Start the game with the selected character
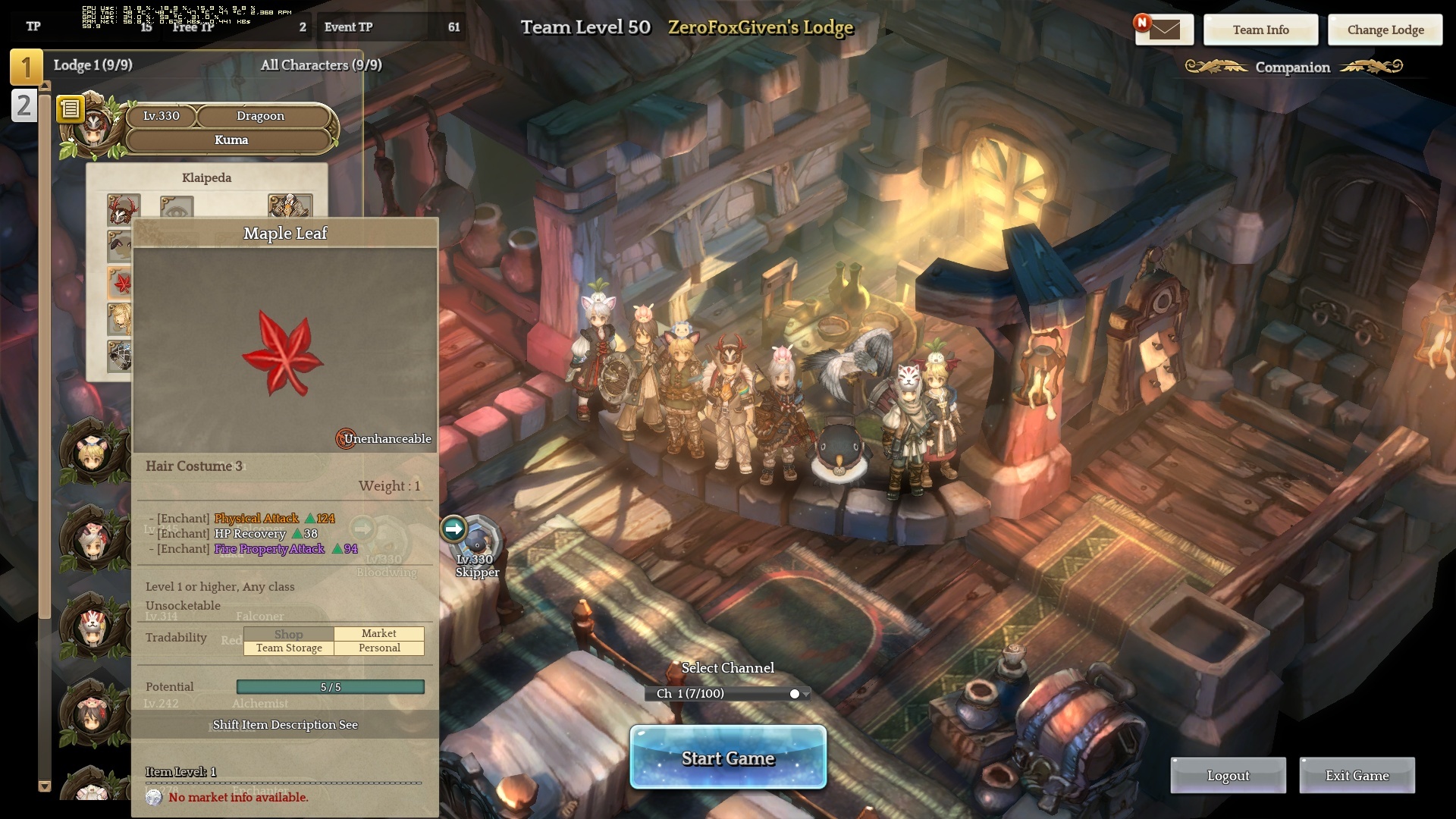Screen dimensions: 1456x819 tap(727, 758)
